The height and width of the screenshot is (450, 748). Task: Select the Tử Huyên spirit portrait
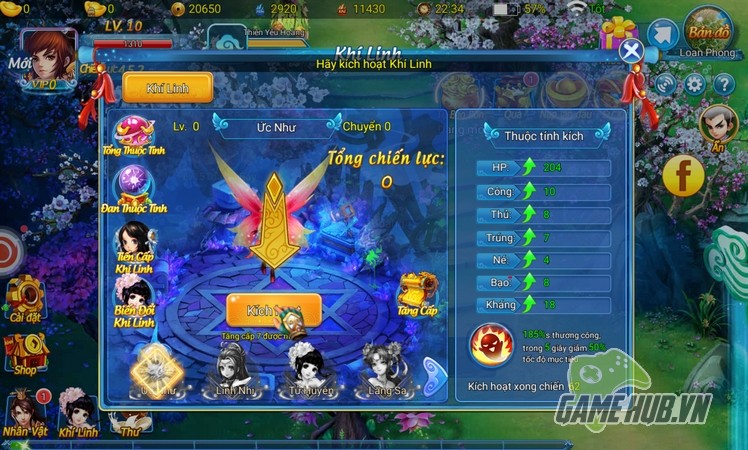(x=308, y=370)
